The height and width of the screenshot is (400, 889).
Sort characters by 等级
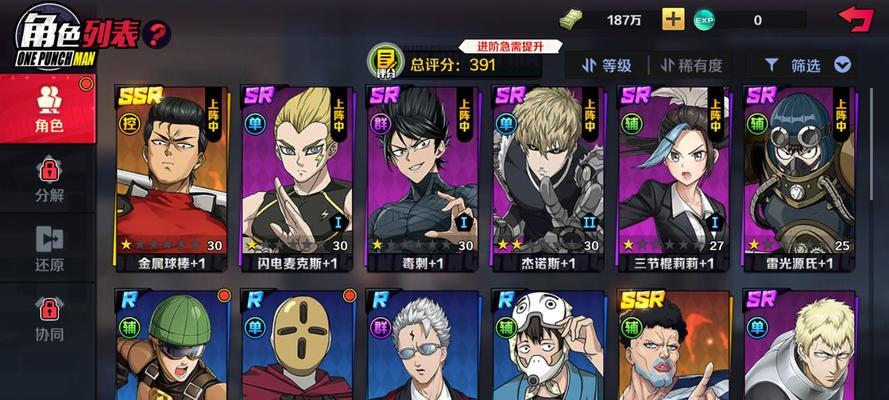pyautogui.click(x=606, y=65)
